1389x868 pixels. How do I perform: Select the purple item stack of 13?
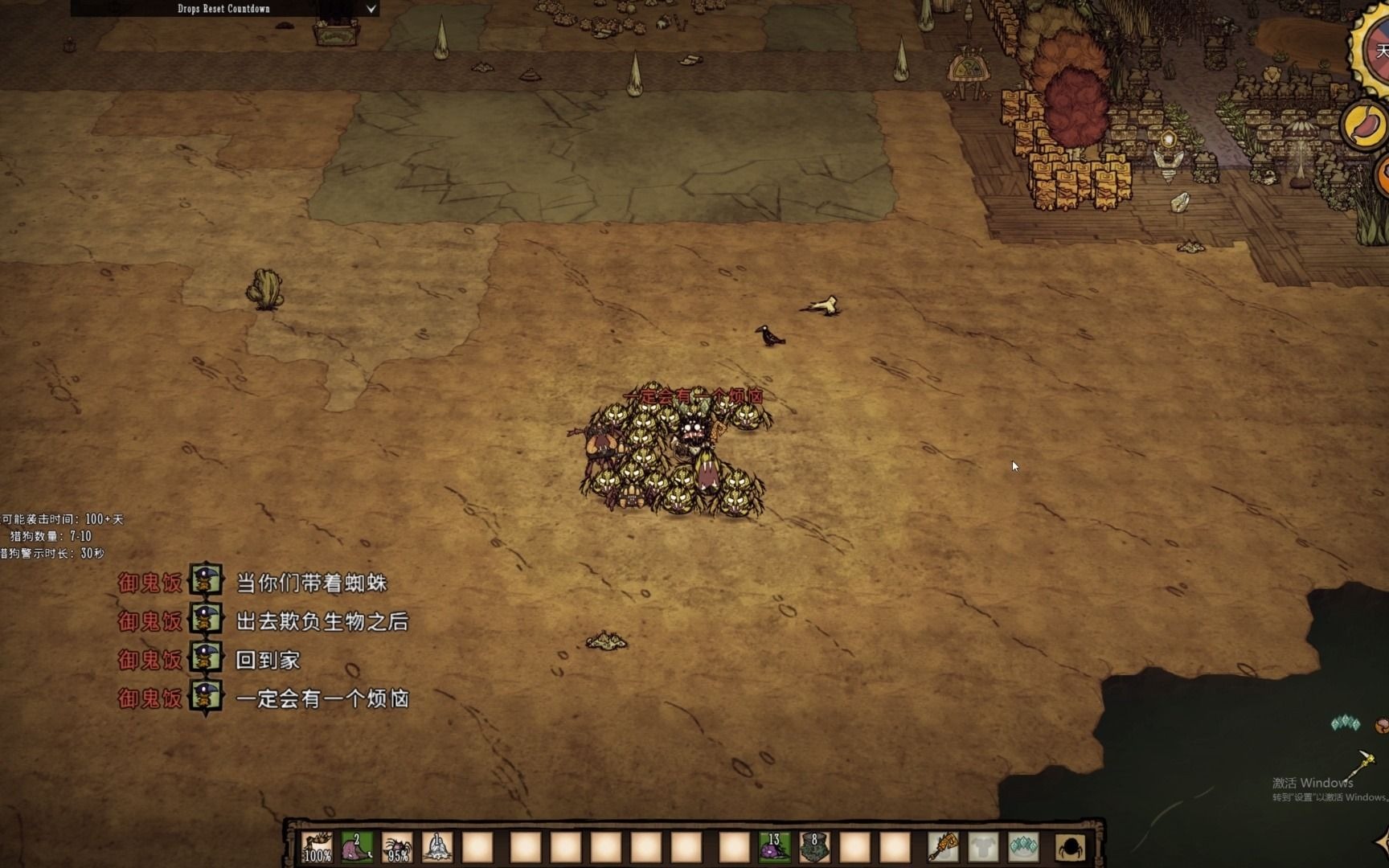(x=774, y=847)
